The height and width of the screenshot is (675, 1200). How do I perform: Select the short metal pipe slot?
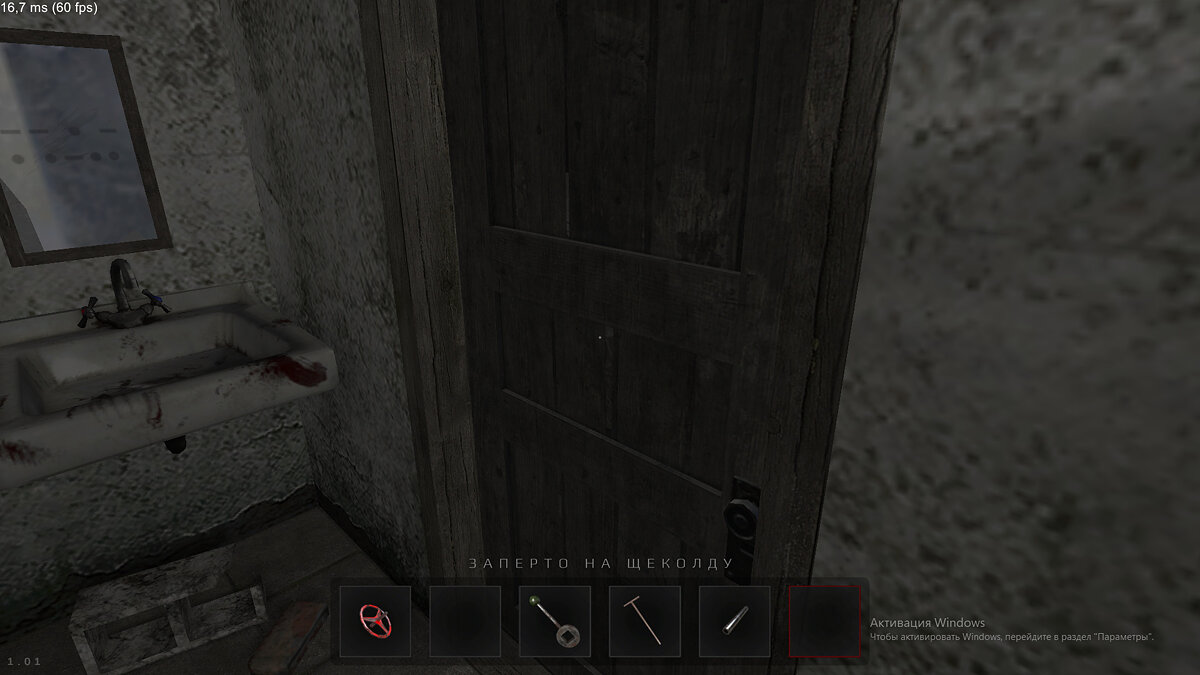click(x=735, y=621)
